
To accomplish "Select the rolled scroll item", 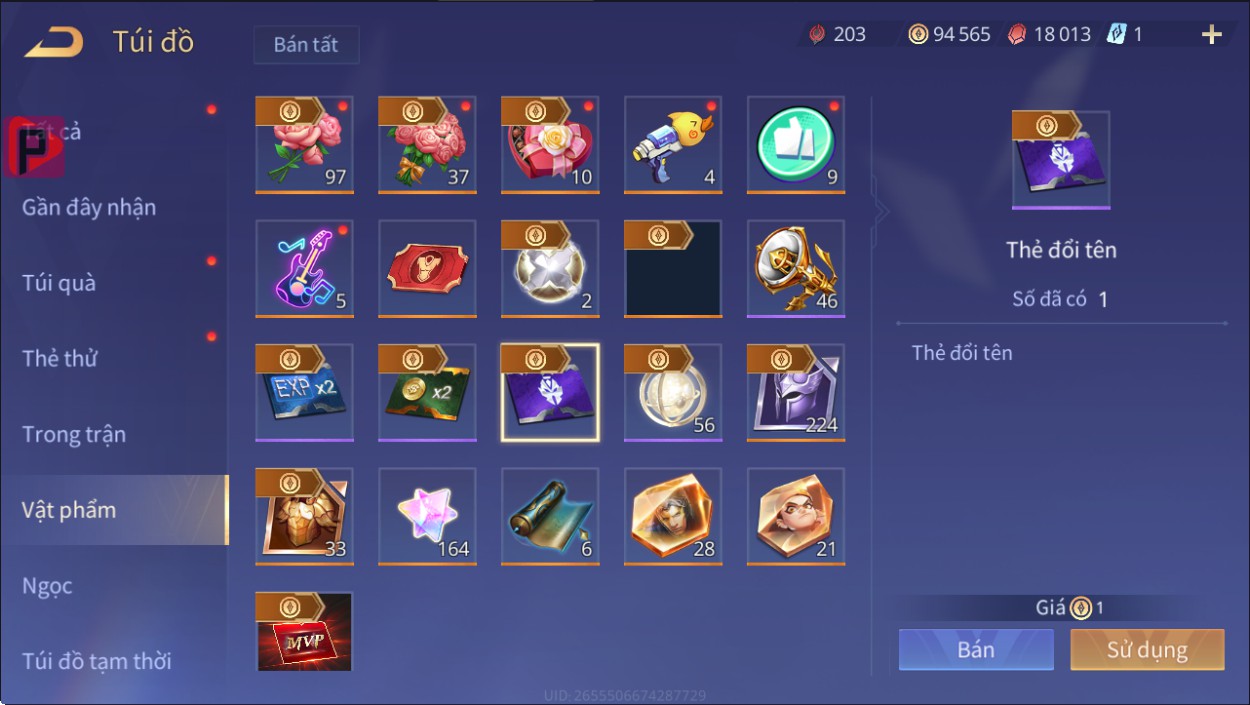I will point(550,516).
